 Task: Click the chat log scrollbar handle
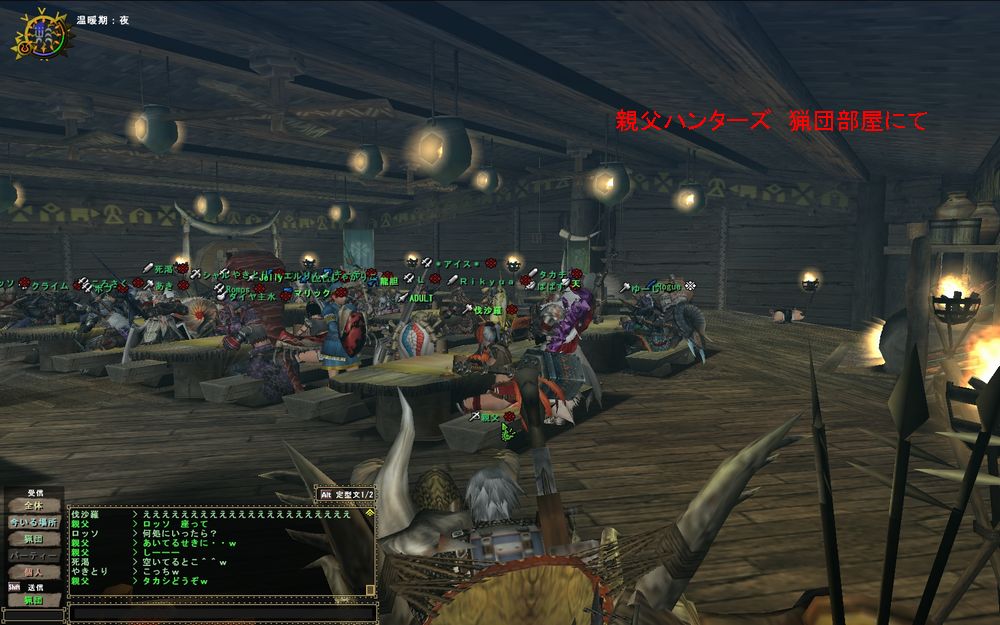370,590
